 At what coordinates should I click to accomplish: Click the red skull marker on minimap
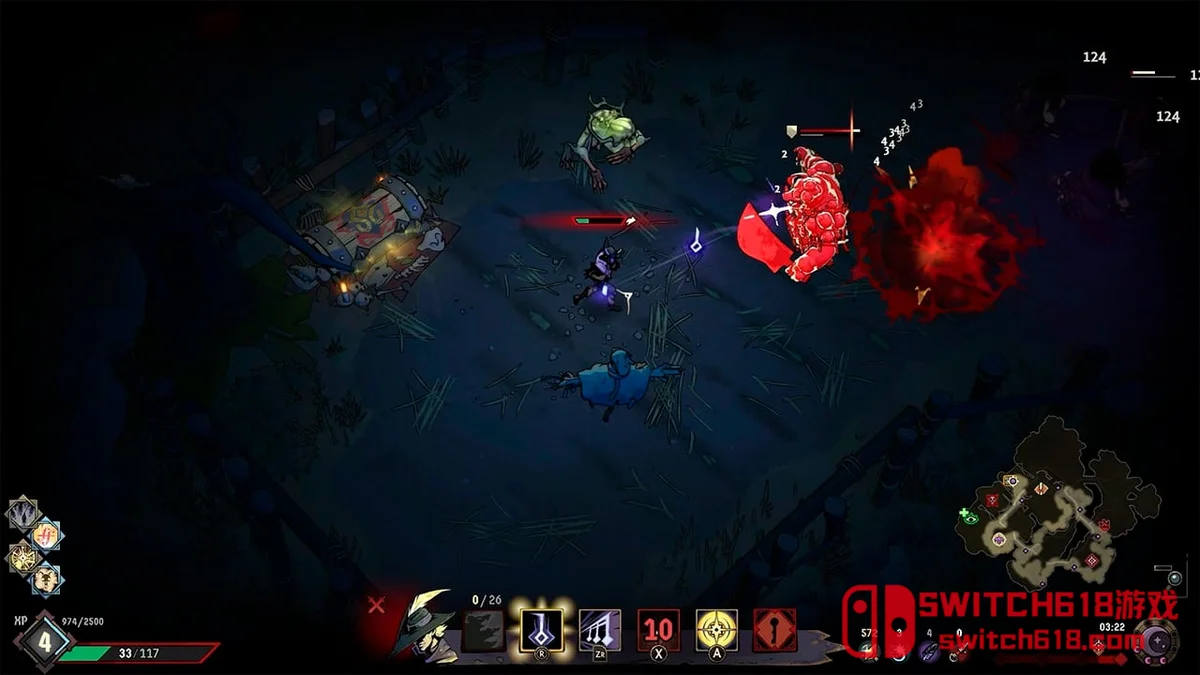pyautogui.click(x=992, y=500)
